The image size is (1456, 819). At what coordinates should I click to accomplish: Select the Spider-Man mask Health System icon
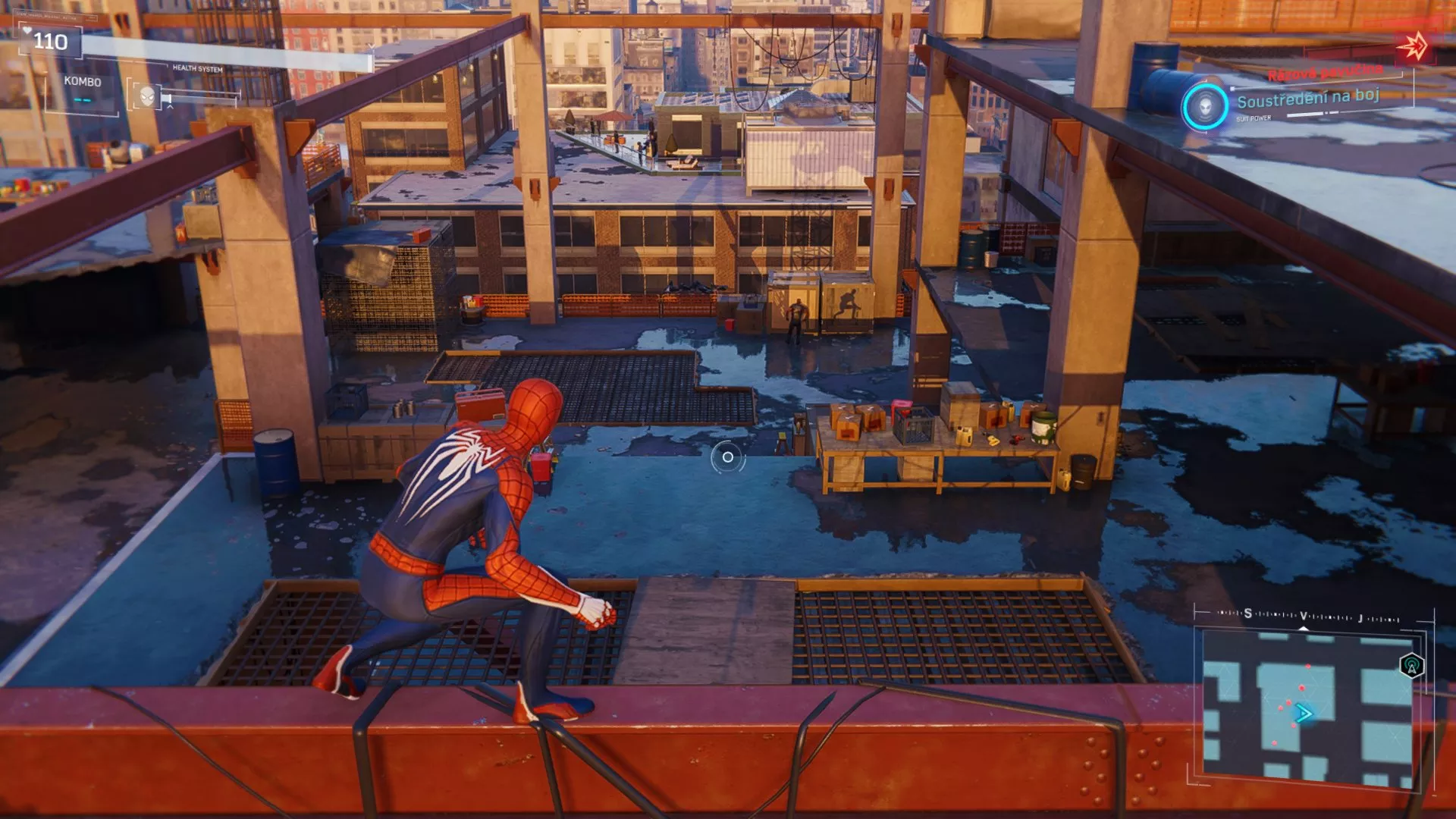coord(147,97)
